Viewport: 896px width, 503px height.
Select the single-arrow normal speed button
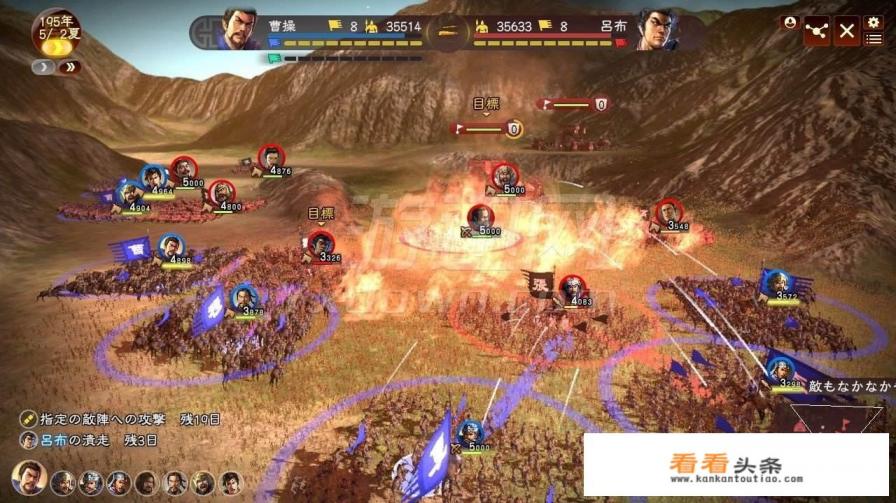pyautogui.click(x=45, y=68)
